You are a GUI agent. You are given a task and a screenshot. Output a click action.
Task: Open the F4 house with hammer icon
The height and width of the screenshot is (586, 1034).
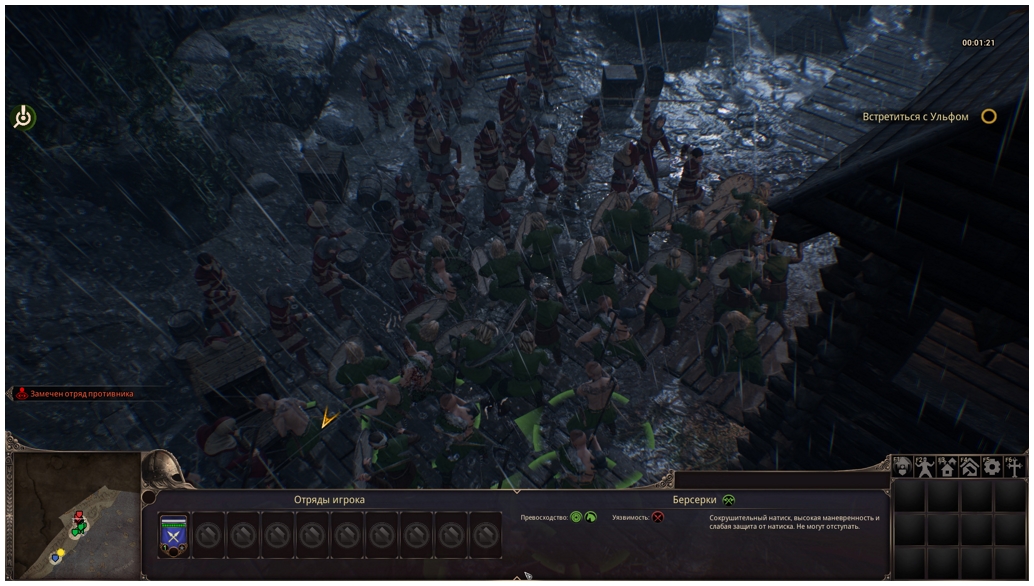click(x=969, y=466)
